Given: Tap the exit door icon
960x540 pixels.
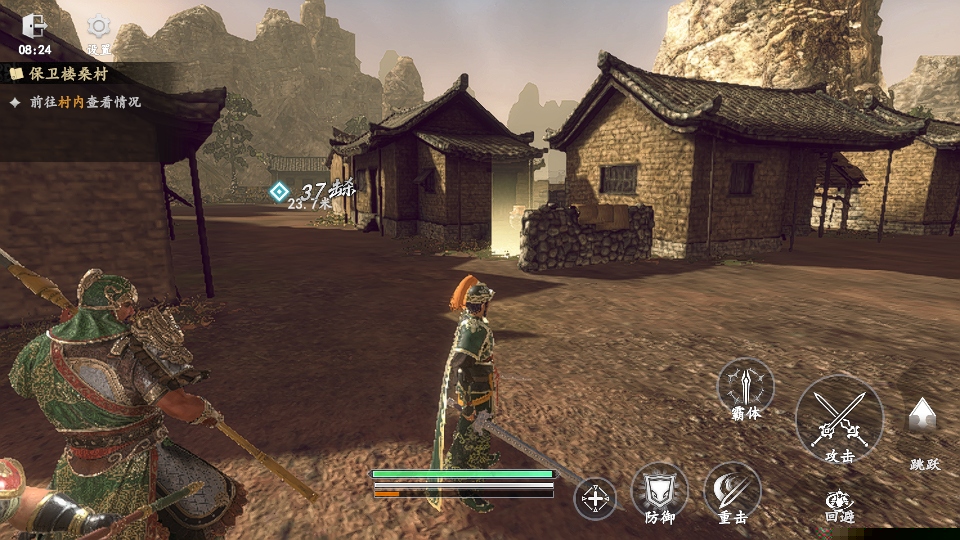Looking at the screenshot, I should [x=34, y=26].
